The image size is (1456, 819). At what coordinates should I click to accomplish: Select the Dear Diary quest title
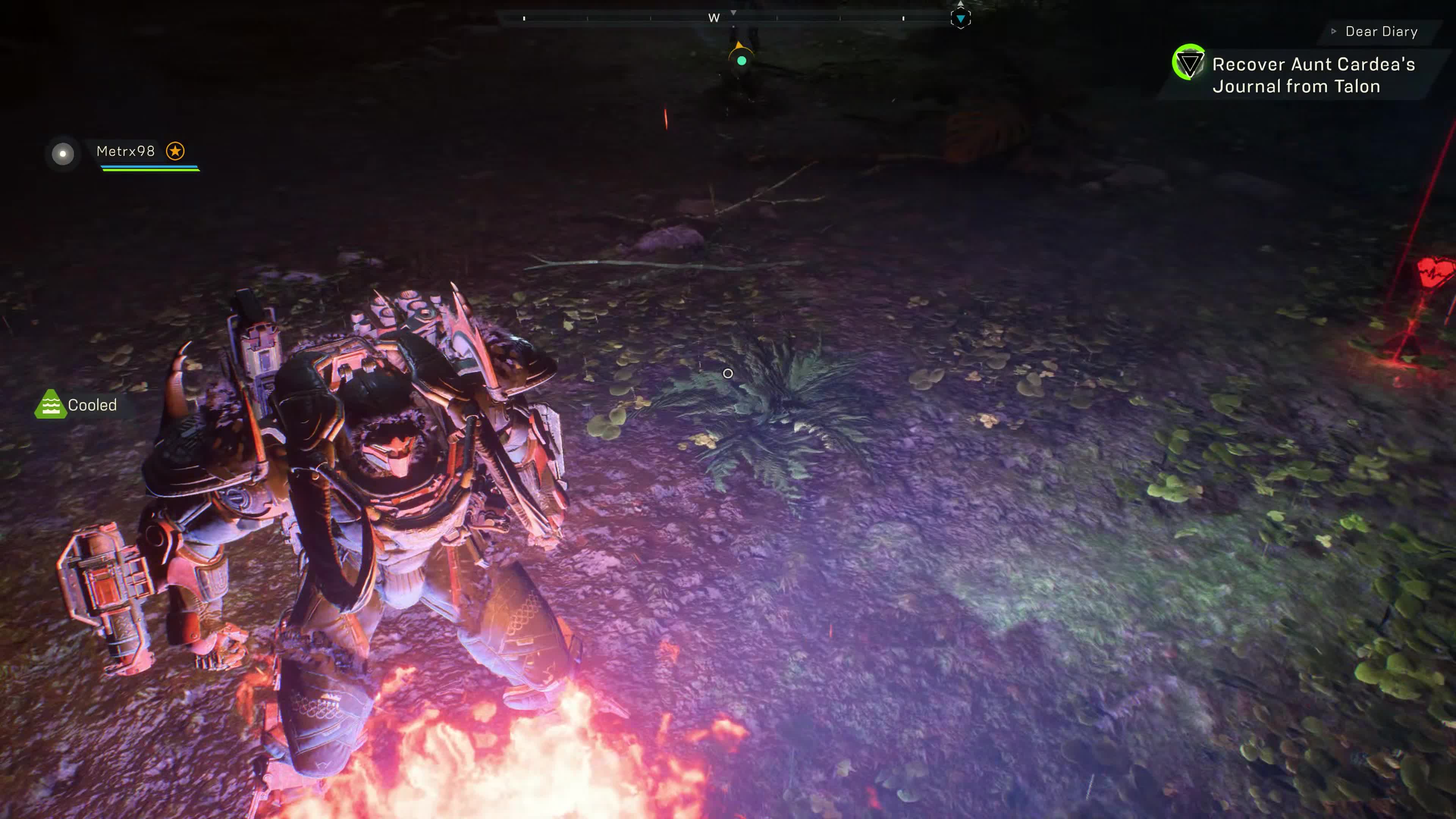coord(1381,31)
